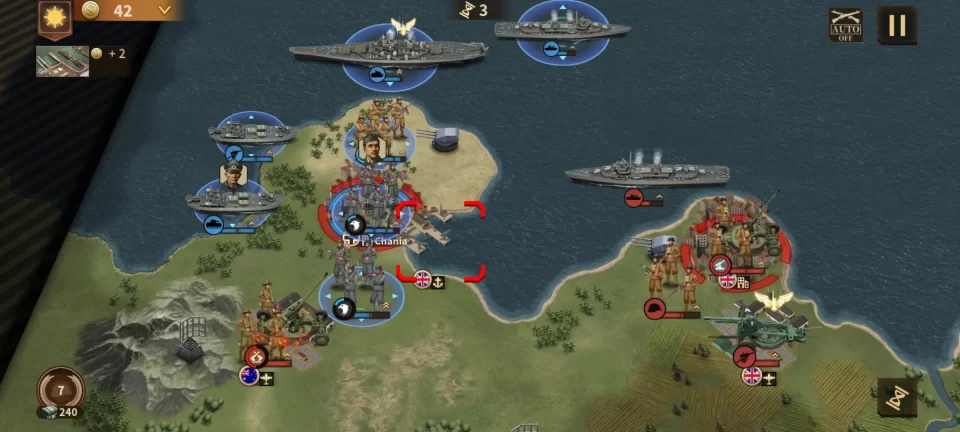Image resolution: width=960 pixels, height=432 pixels.
Task: End the turn with the hourglass button
Action: 896,396
